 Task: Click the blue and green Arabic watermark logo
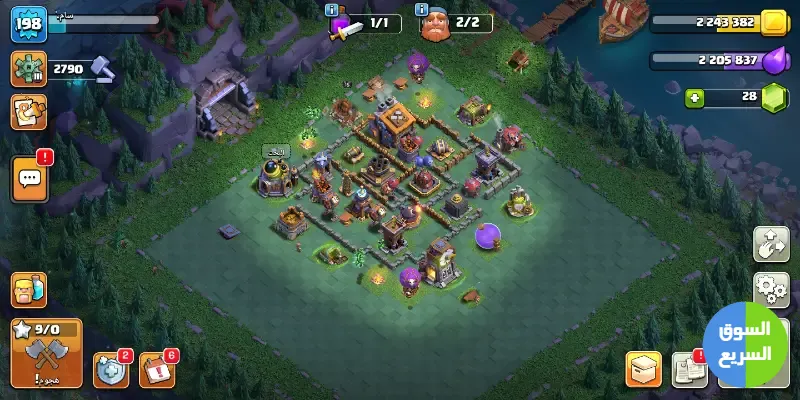pos(745,342)
